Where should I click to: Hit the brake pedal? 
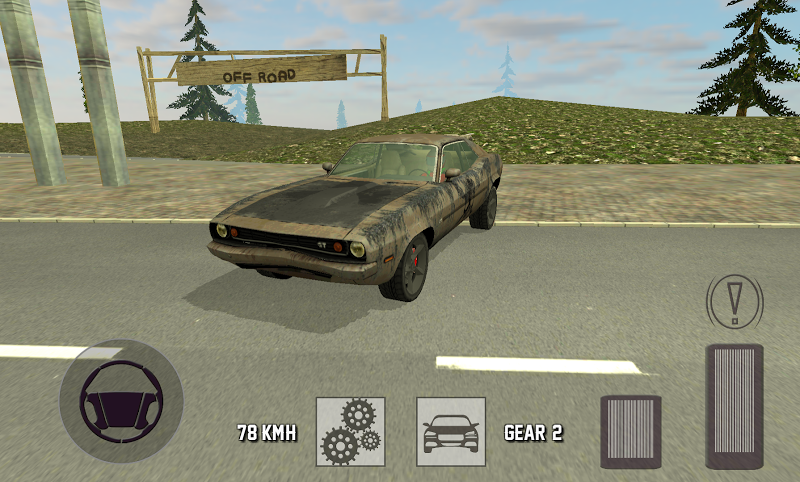(631, 431)
